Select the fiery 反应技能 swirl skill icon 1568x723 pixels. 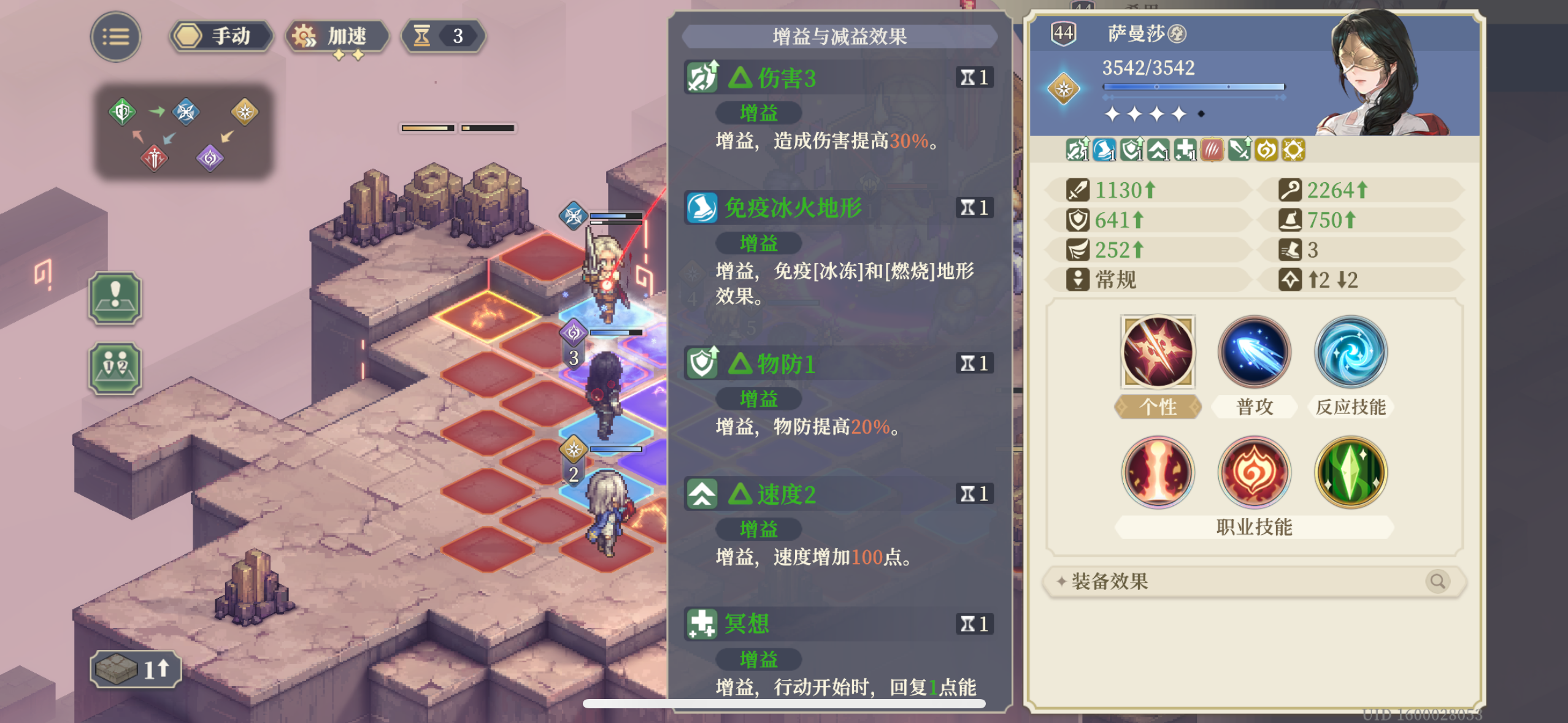1350,353
